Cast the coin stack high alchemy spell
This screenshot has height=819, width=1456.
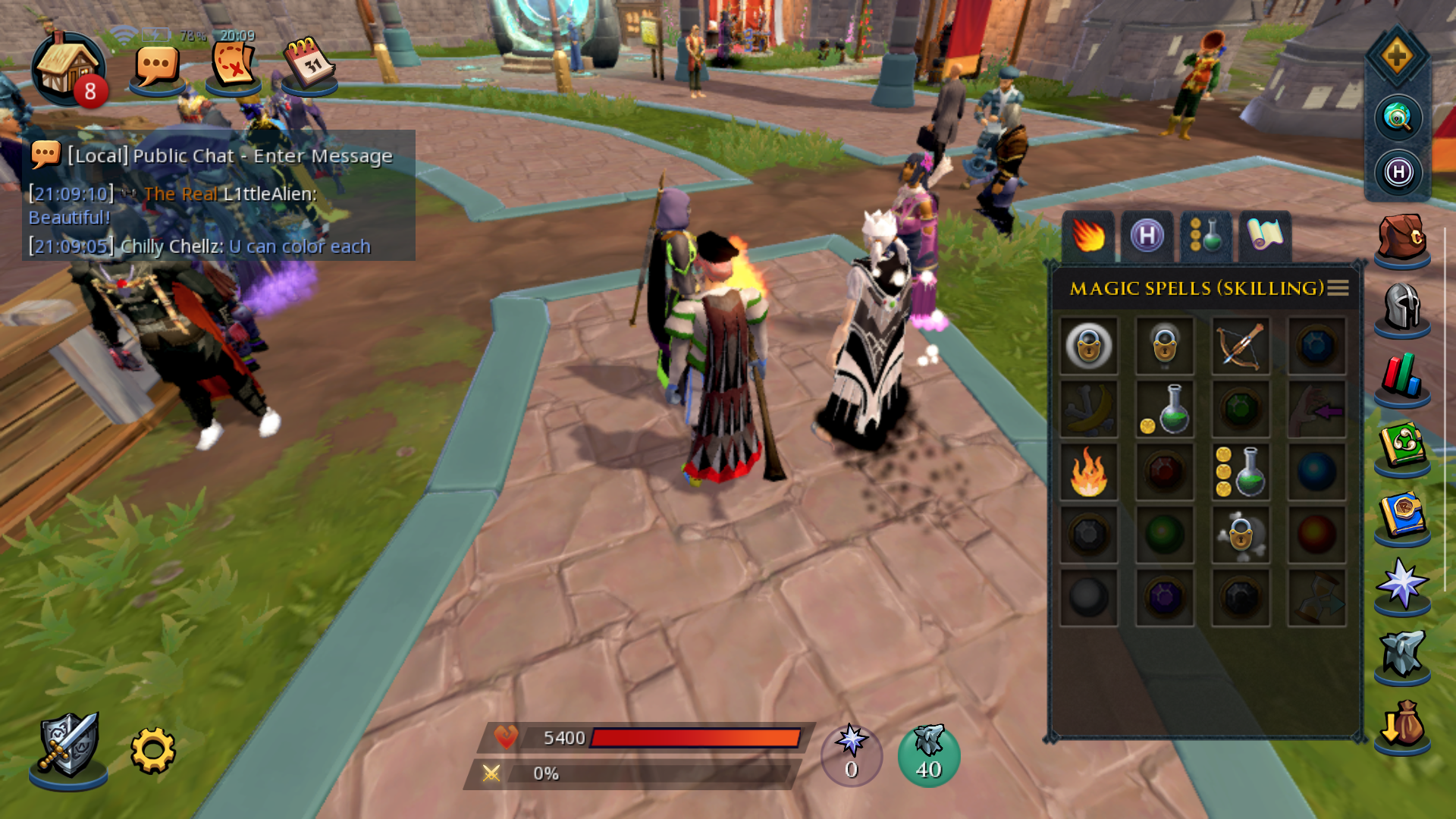point(1241,472)
